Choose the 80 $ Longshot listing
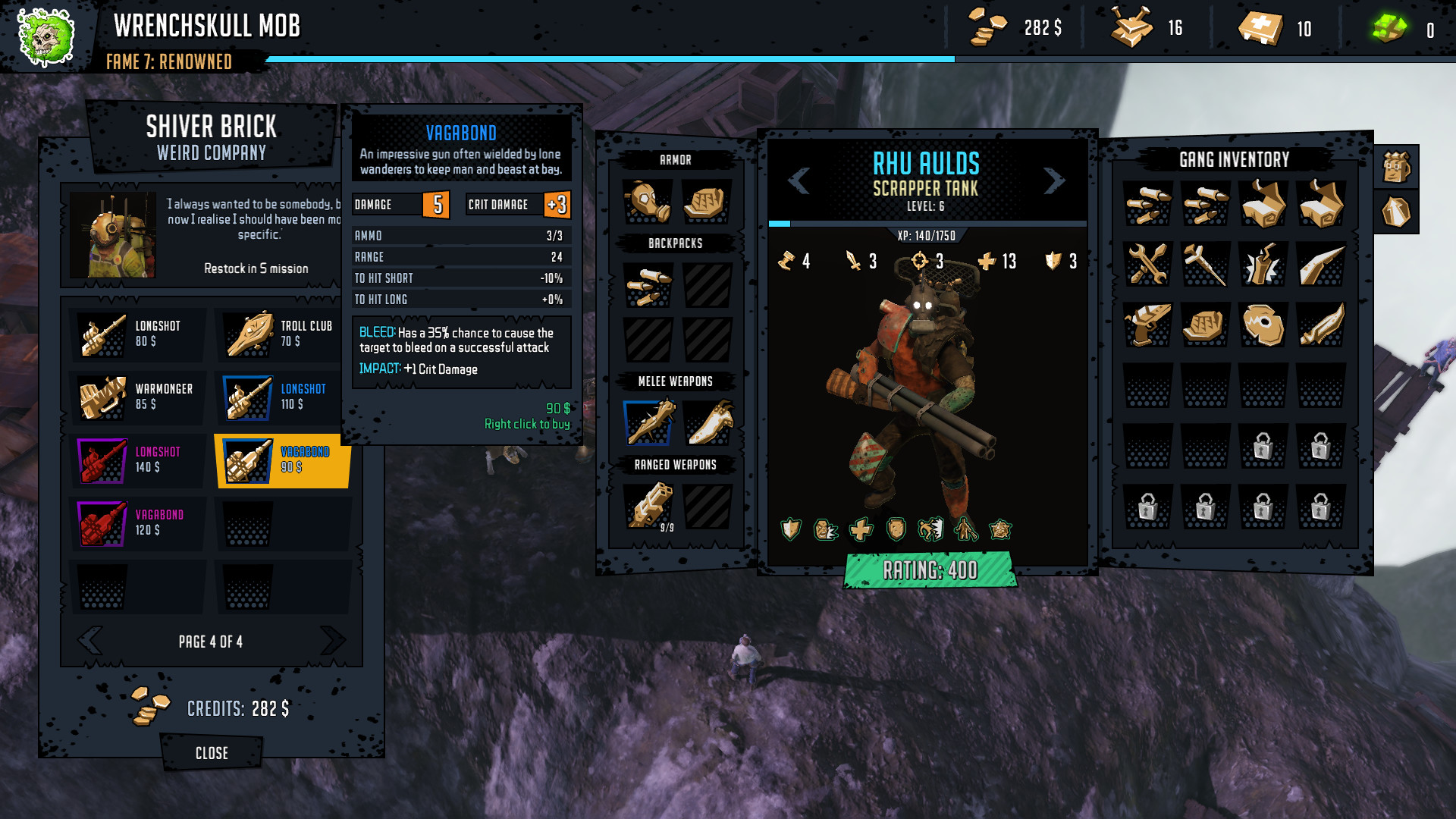Screen dimensions: 1456x819 click(x=136, y=334)
